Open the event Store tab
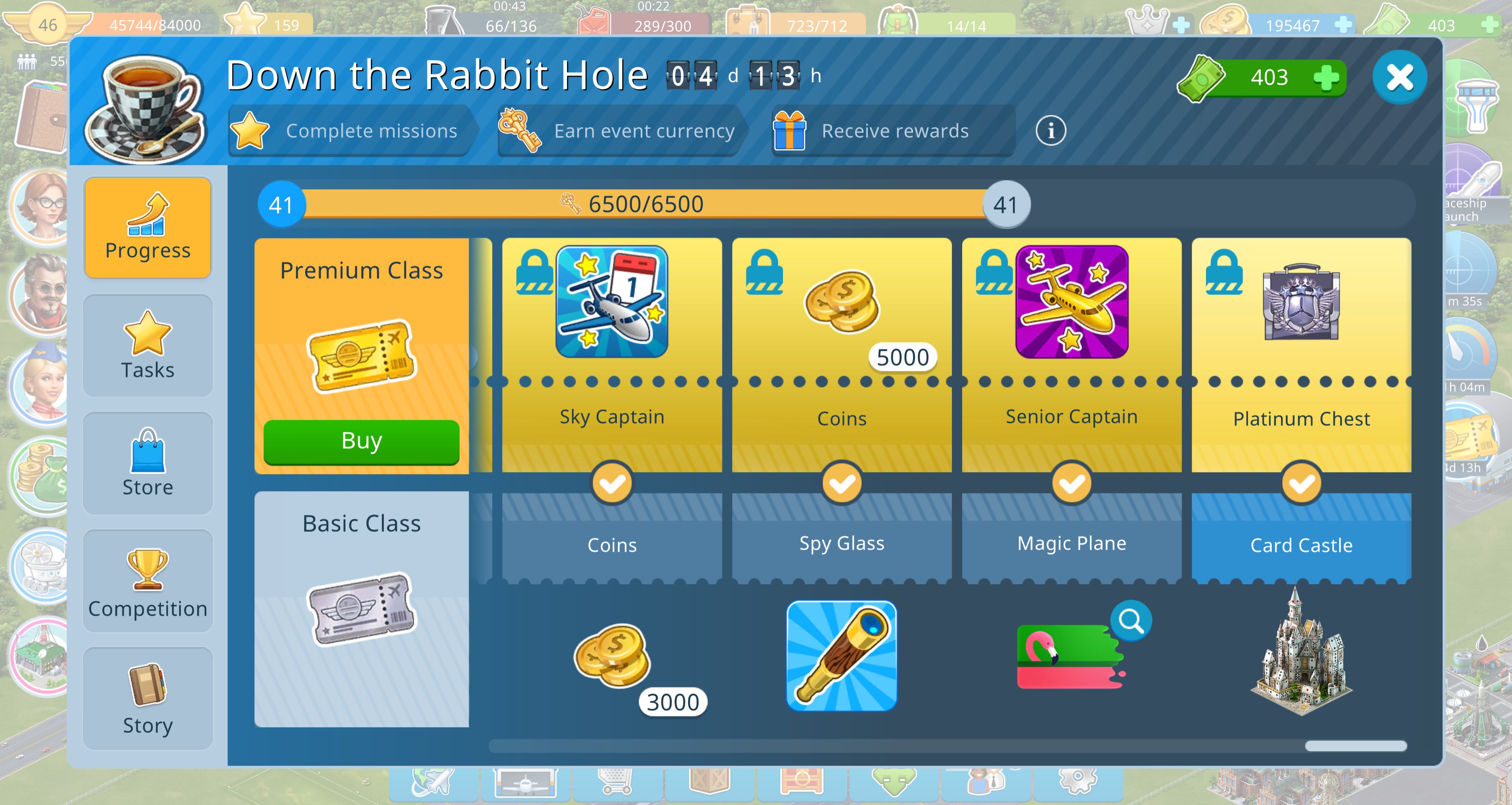 tap(148, 464)
